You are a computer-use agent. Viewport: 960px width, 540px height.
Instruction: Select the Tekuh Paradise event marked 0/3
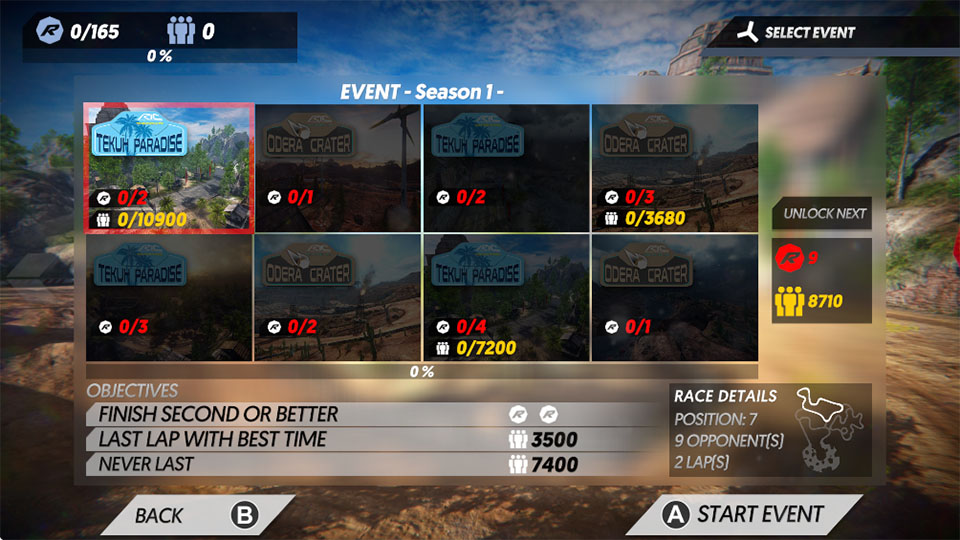[168, 297]
